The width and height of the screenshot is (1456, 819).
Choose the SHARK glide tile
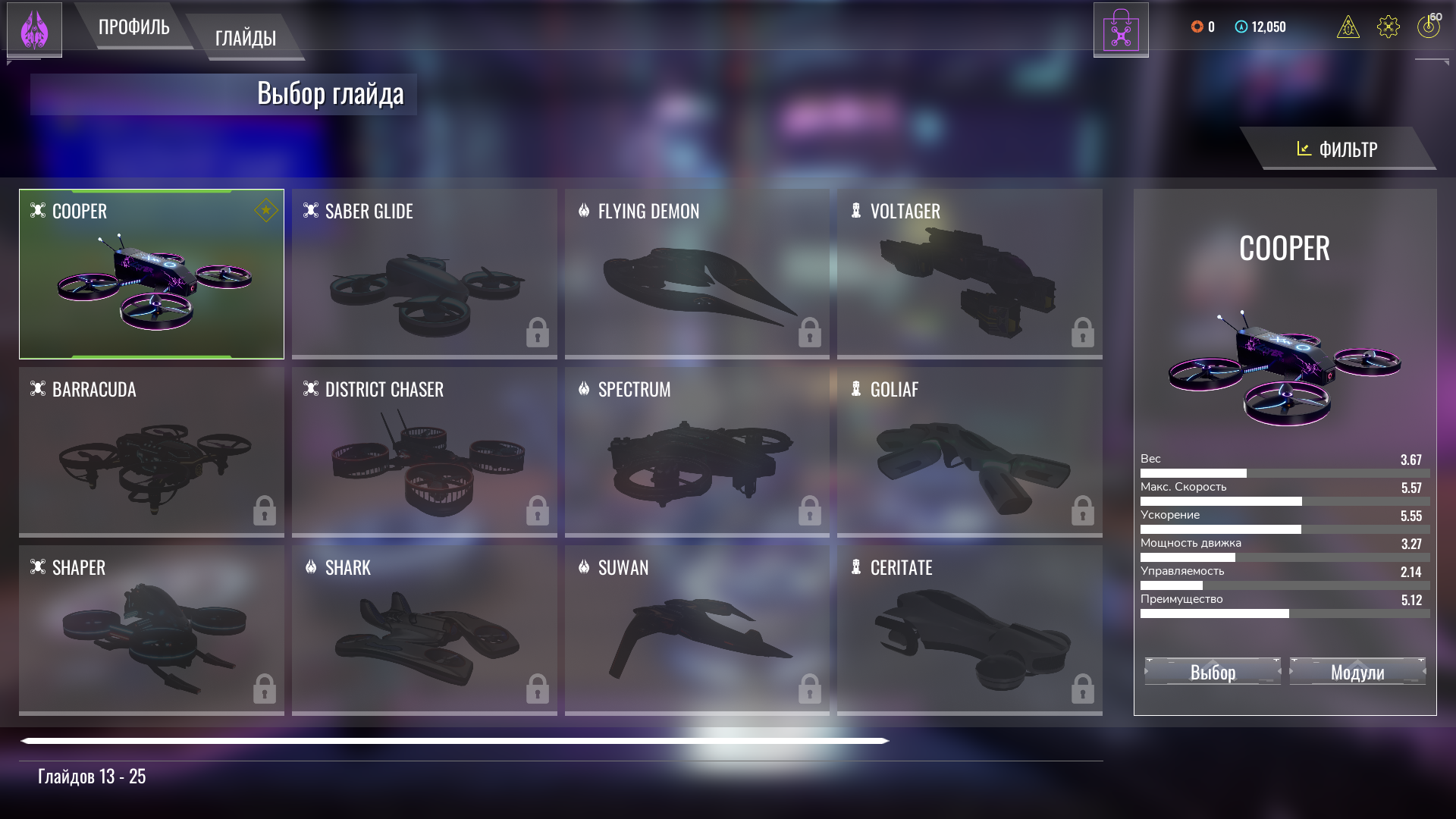tap(424, 630)
